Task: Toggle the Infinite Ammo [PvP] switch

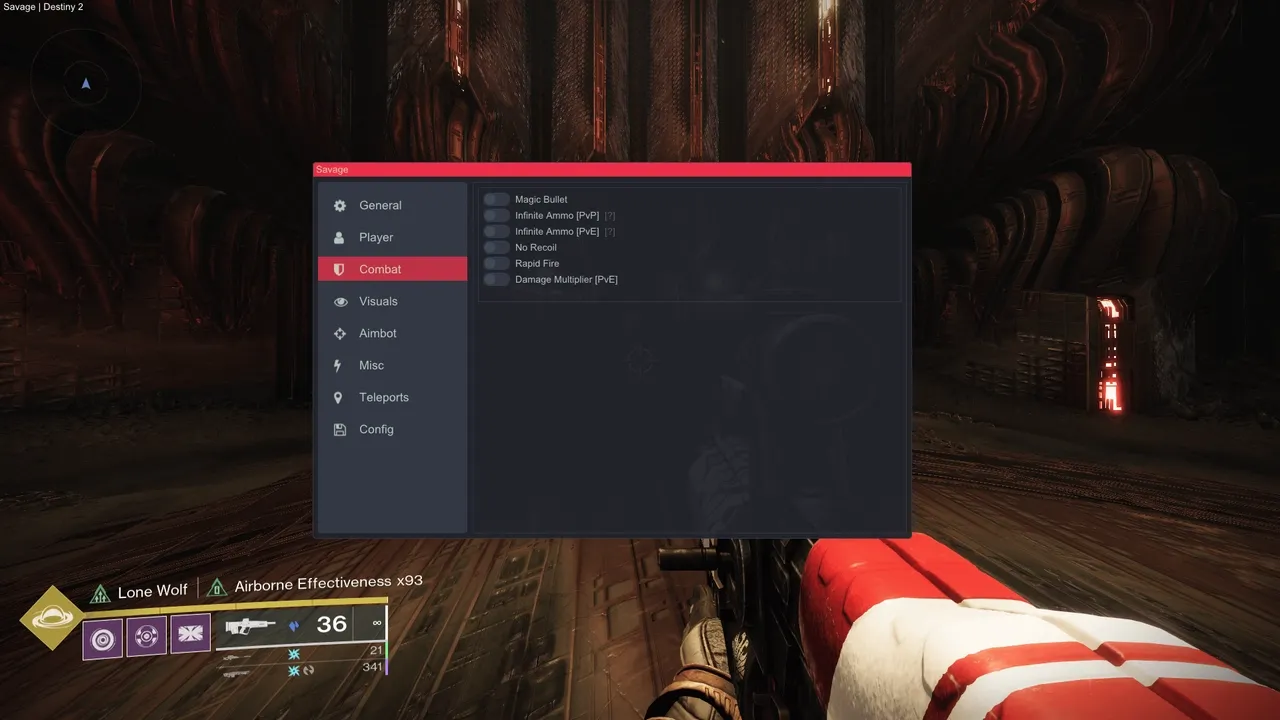Action: click(496, 216)
